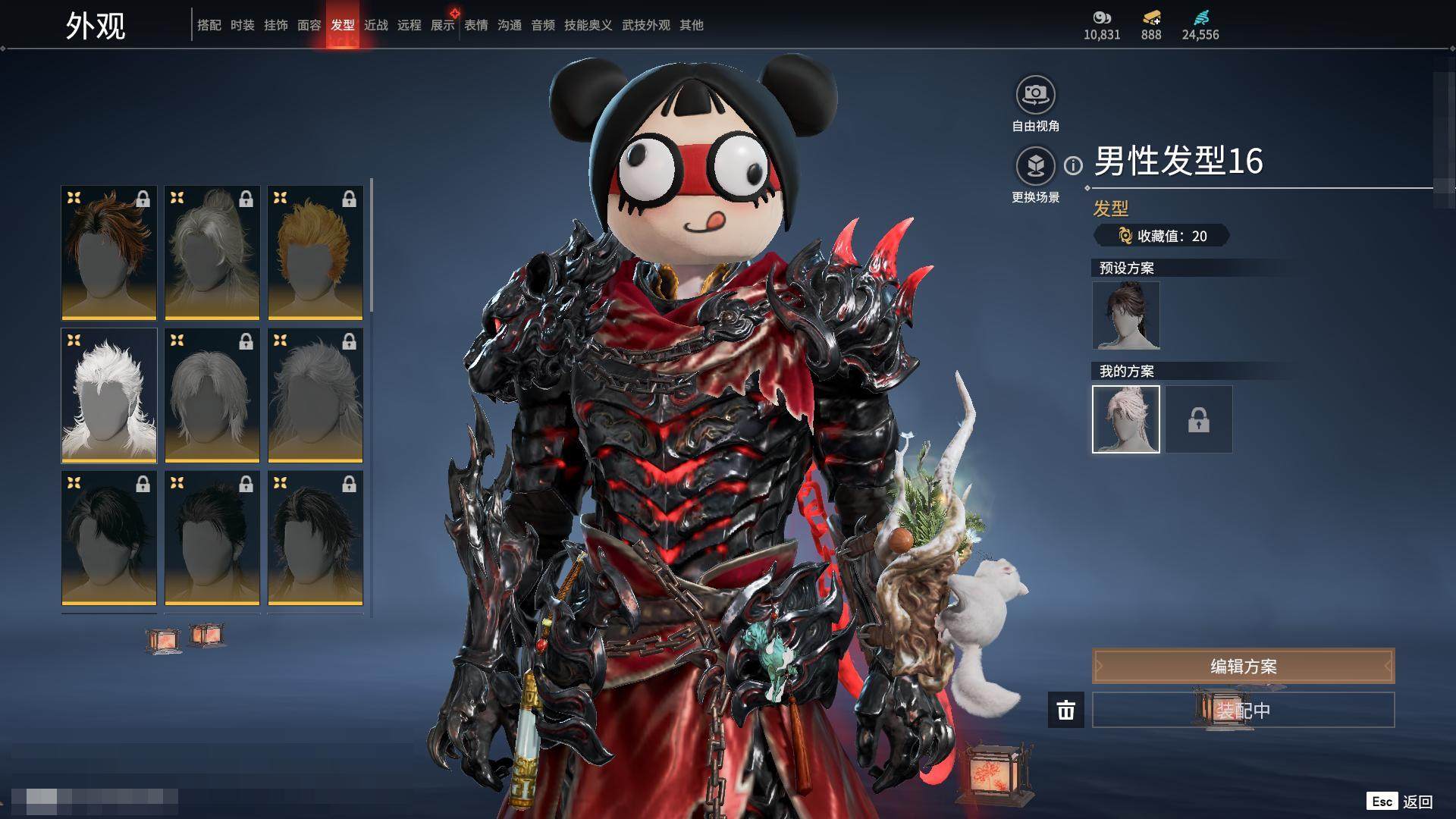
Task: Delete scheme with the trash can button
Action: [x=1066, y=710]
